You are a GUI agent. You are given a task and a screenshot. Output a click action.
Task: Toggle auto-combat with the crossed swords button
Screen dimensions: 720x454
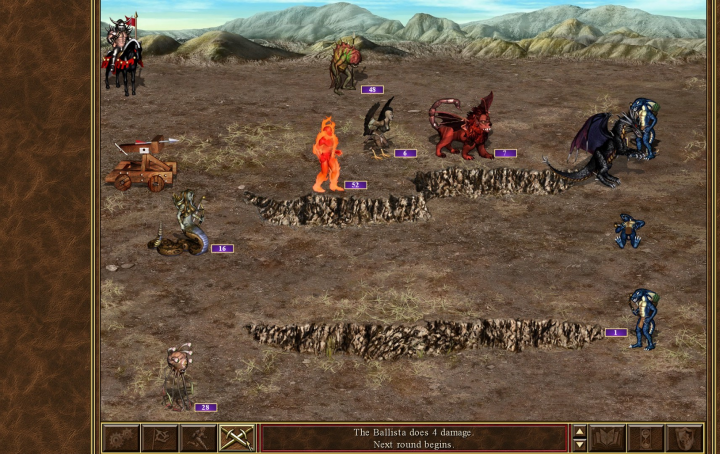[x=236, y=438]
